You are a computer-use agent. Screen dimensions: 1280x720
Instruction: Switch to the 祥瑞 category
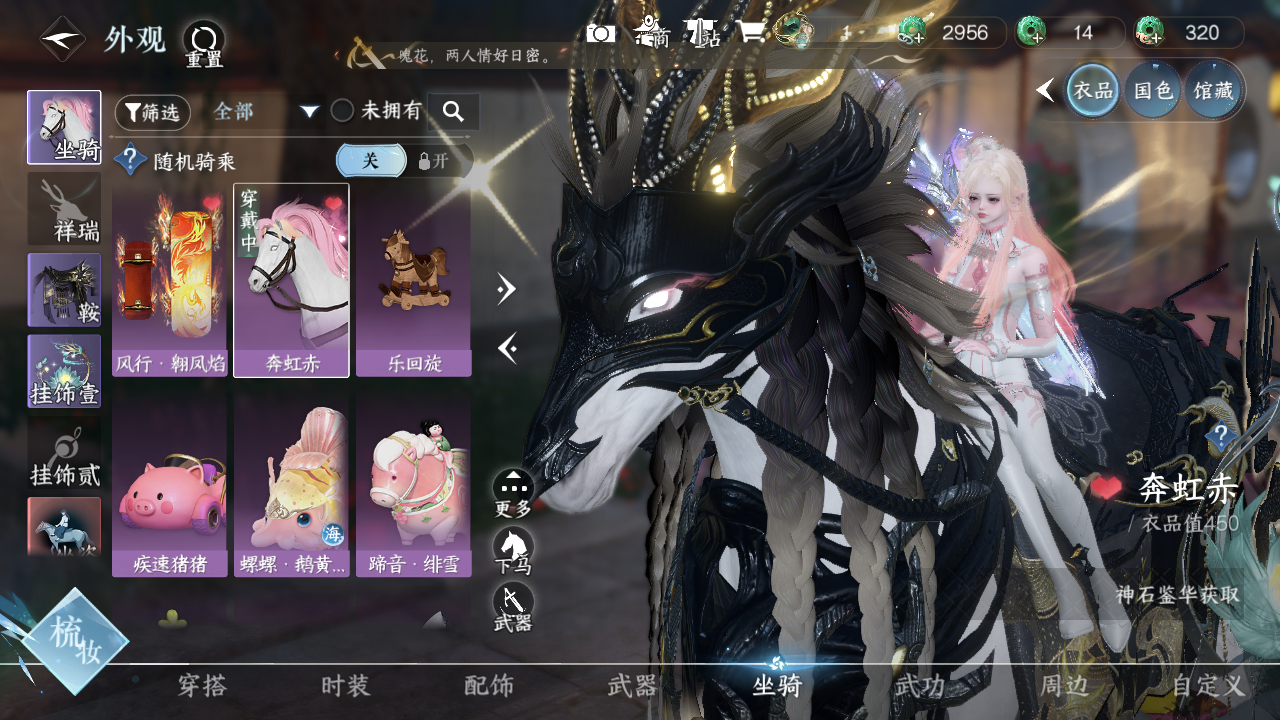64,209
